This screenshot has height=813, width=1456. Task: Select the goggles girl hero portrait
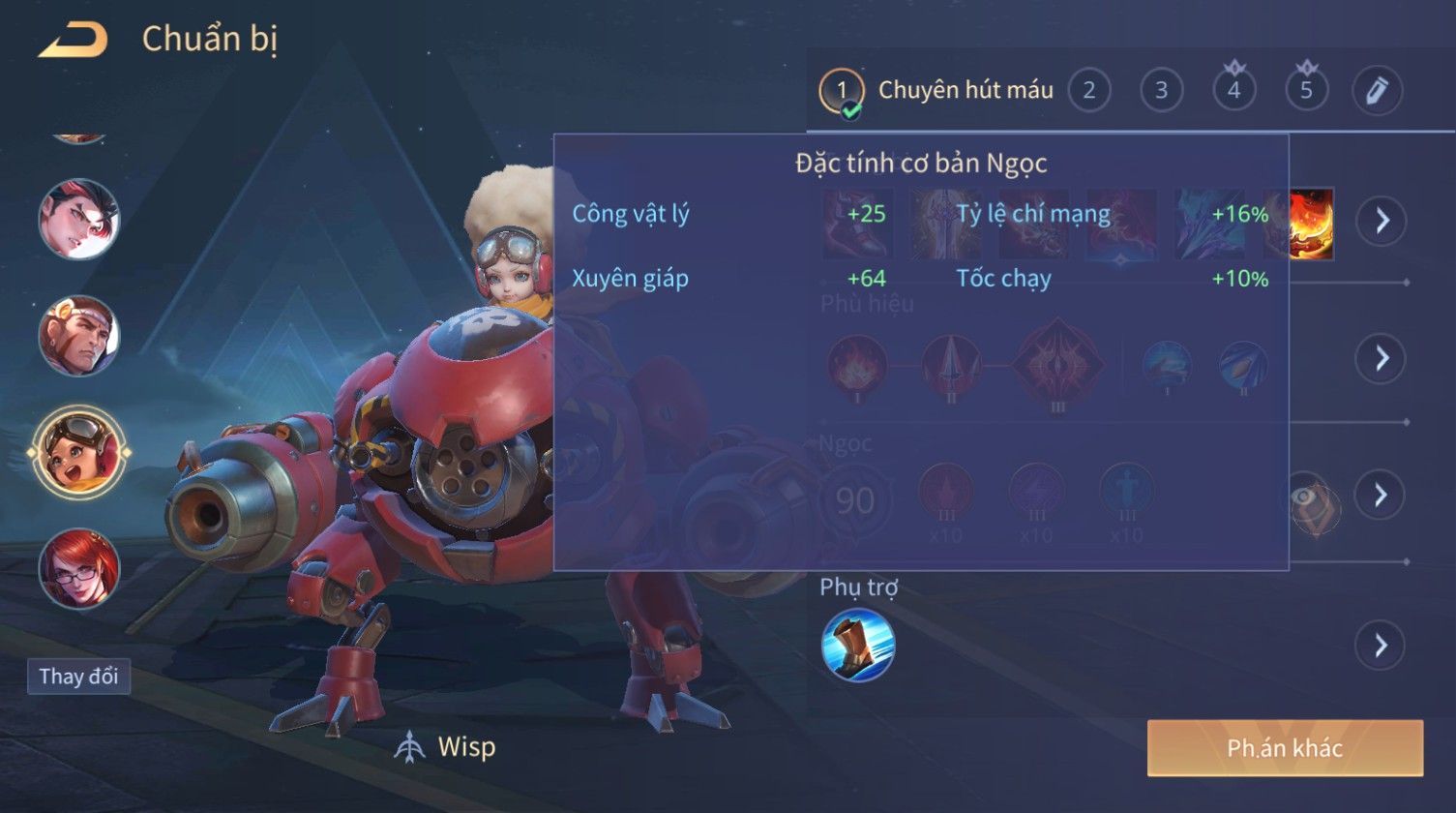[79, 451]
